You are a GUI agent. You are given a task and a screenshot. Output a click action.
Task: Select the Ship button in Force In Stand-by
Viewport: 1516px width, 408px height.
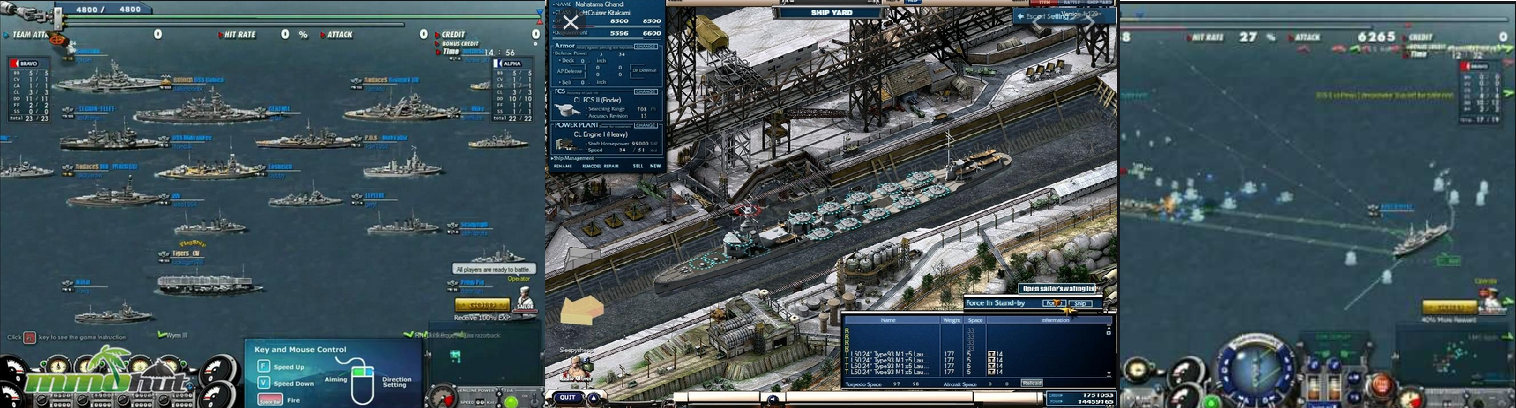1080,303
